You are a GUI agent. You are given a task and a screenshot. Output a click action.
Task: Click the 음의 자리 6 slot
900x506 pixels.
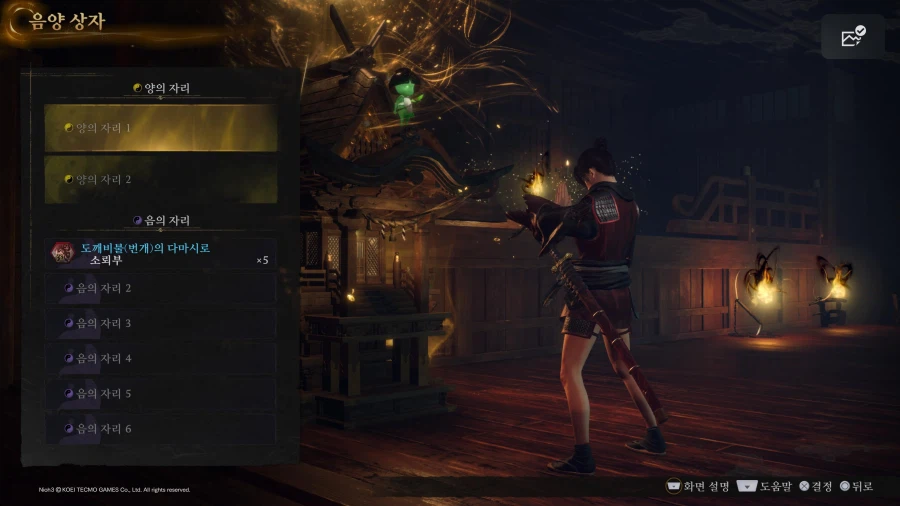[160, 429]
